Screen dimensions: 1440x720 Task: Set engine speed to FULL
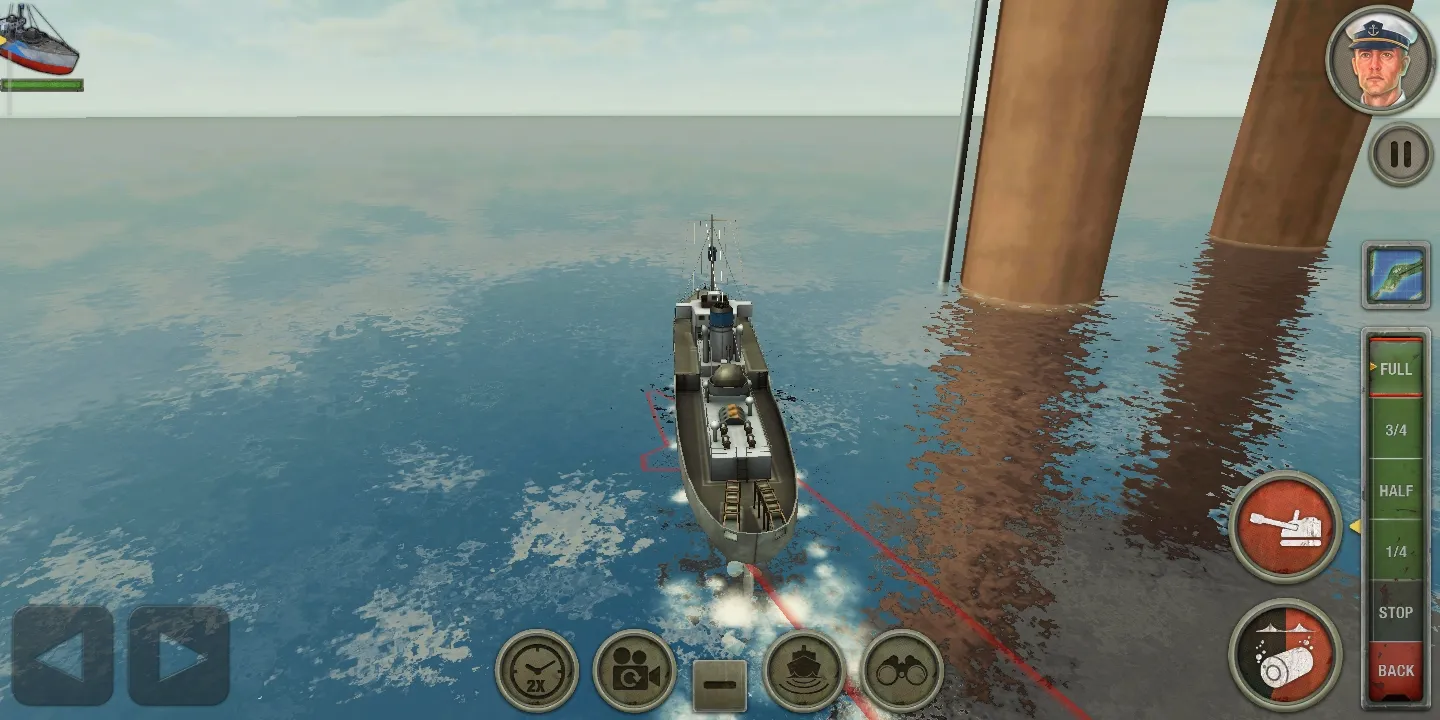1395,368
